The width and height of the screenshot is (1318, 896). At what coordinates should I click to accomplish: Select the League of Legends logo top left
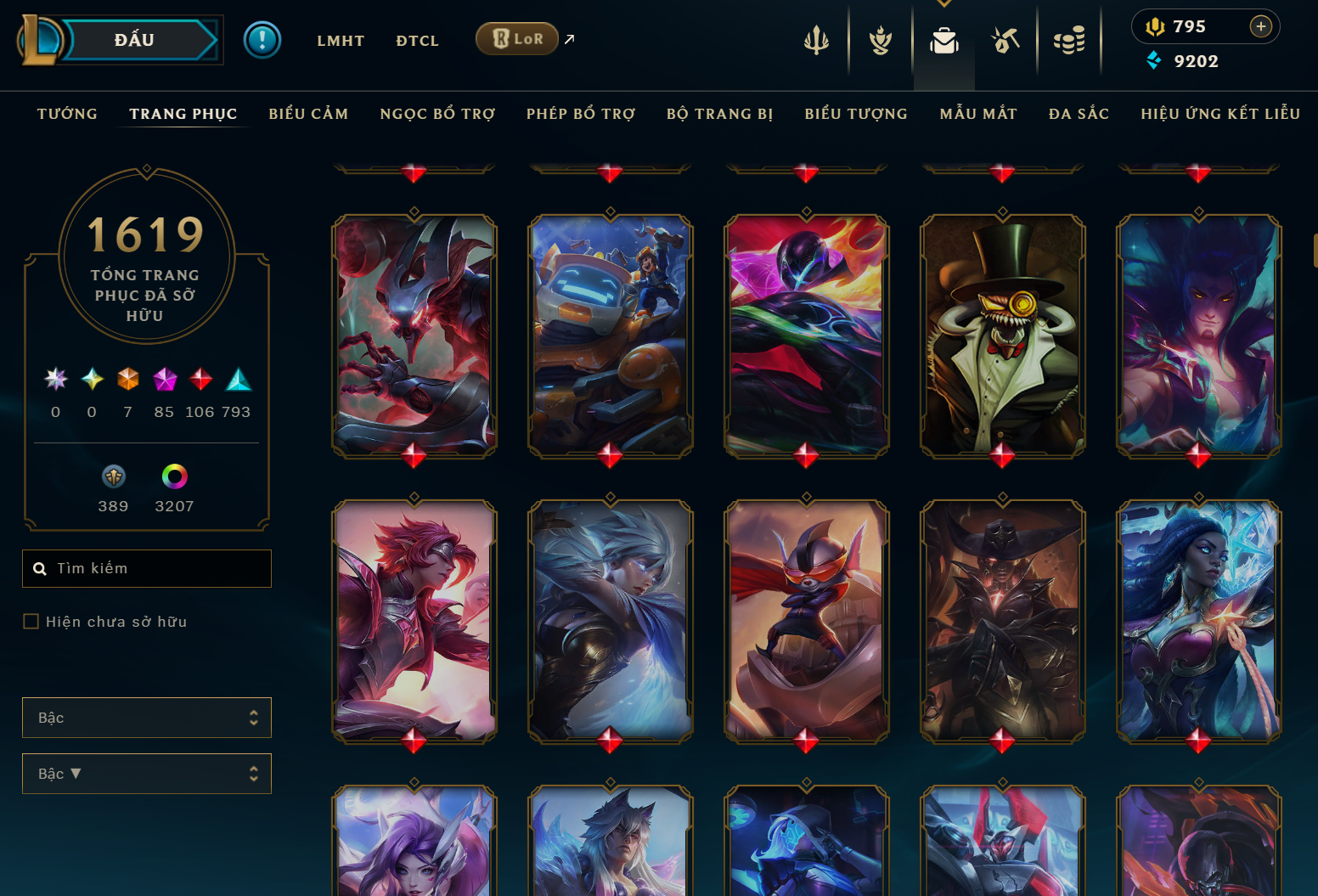pyautogui.click(x=41, y=40)
